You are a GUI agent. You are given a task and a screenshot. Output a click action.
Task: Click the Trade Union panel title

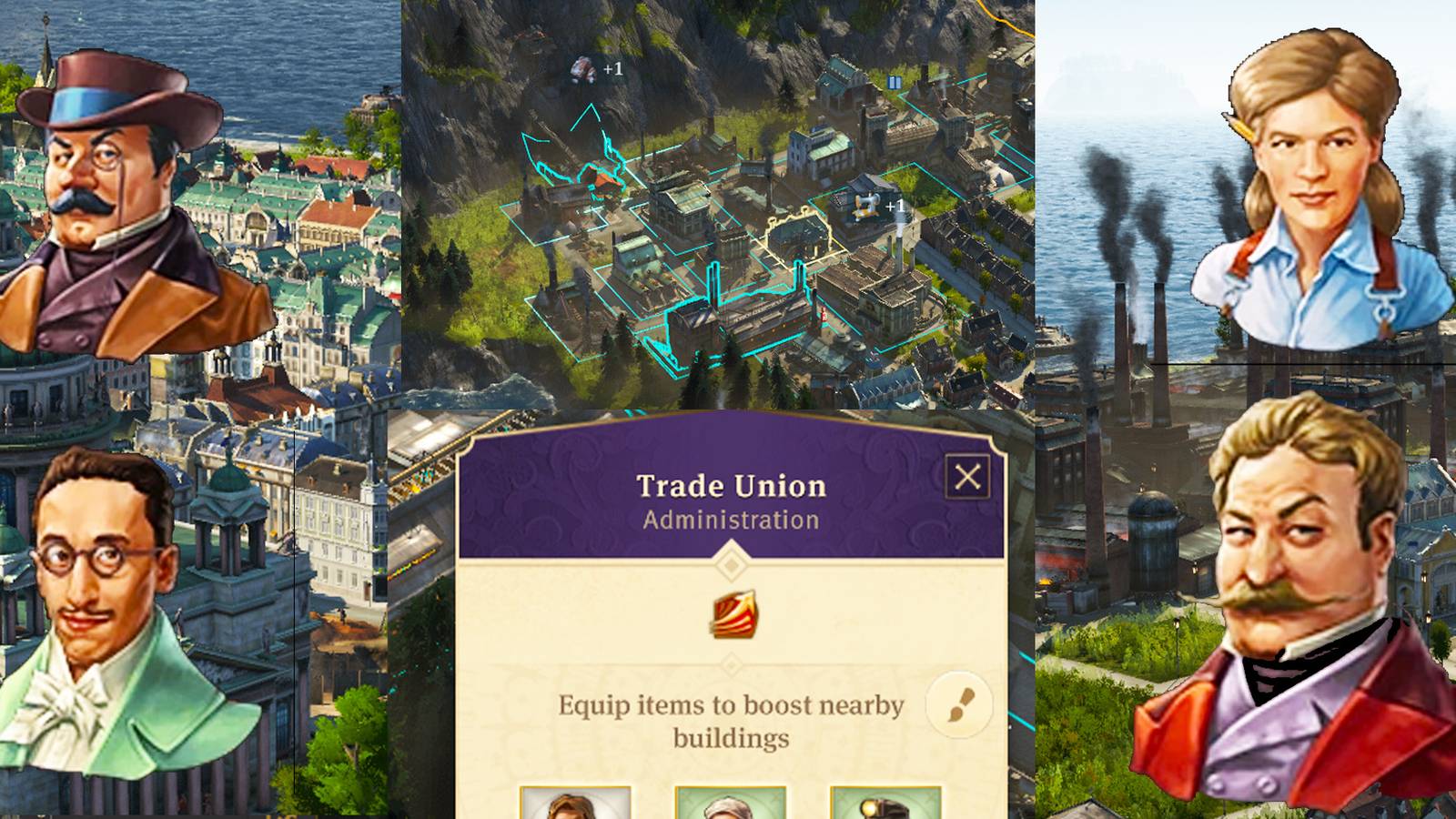pos(731,485)
